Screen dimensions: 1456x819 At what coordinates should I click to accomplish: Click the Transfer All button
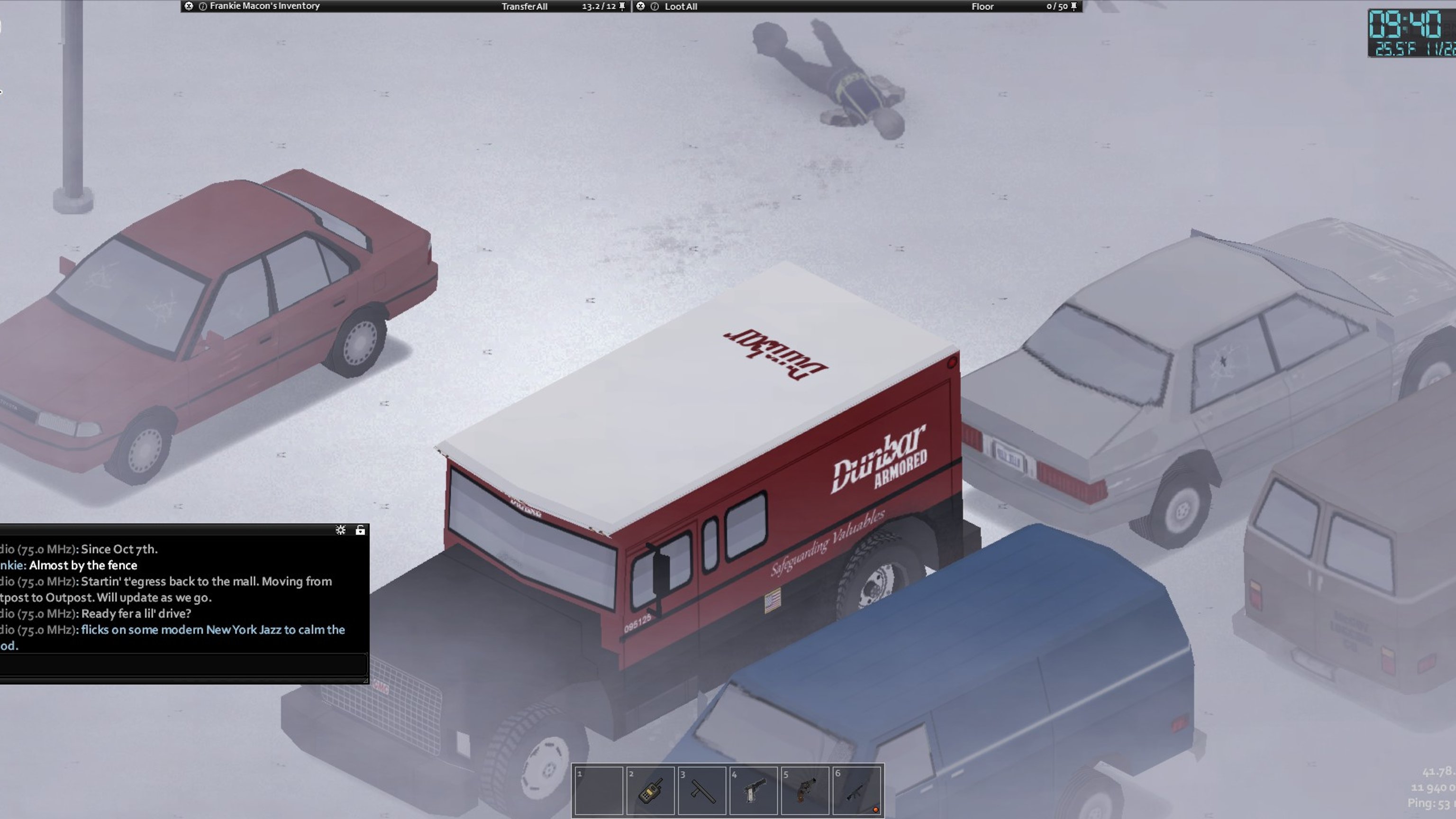524,6
